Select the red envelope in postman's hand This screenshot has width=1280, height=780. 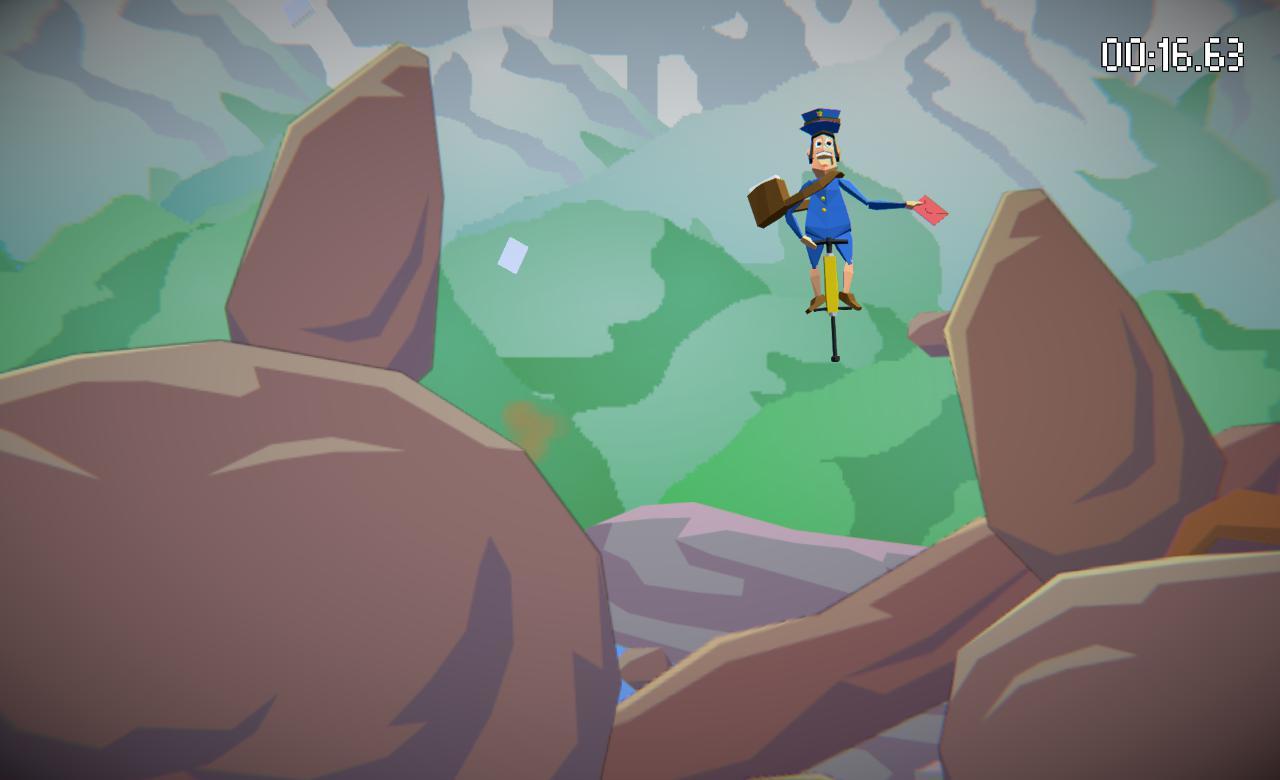point(930,208)
